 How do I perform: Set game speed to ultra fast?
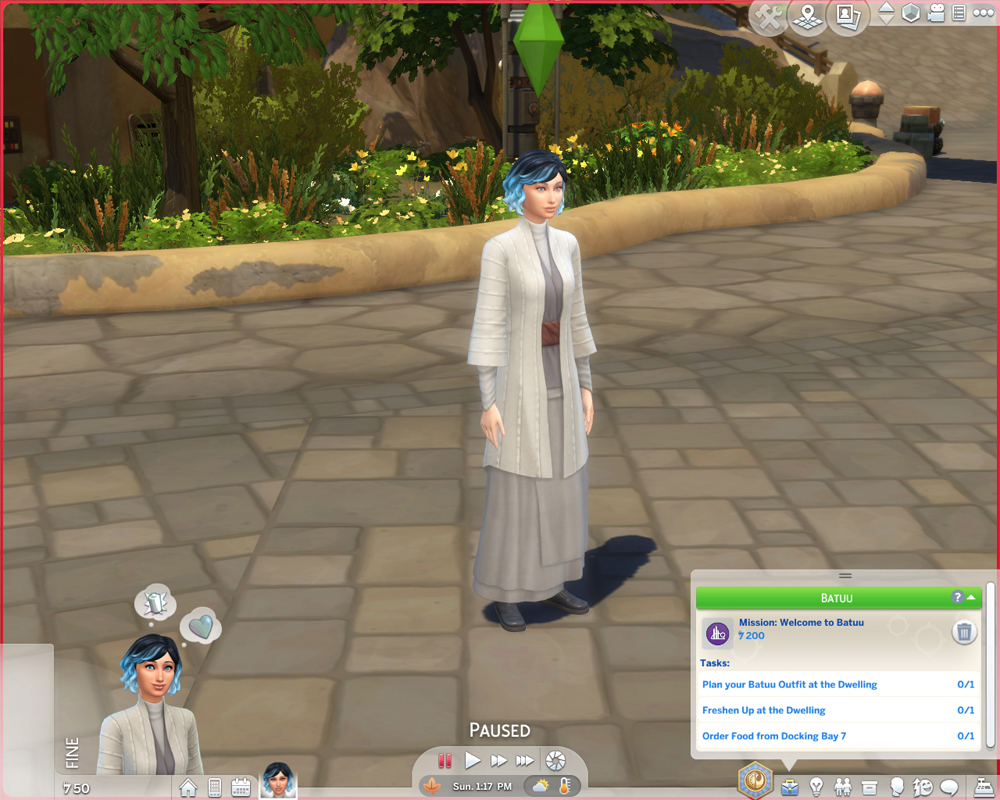(x=524, y=761)
